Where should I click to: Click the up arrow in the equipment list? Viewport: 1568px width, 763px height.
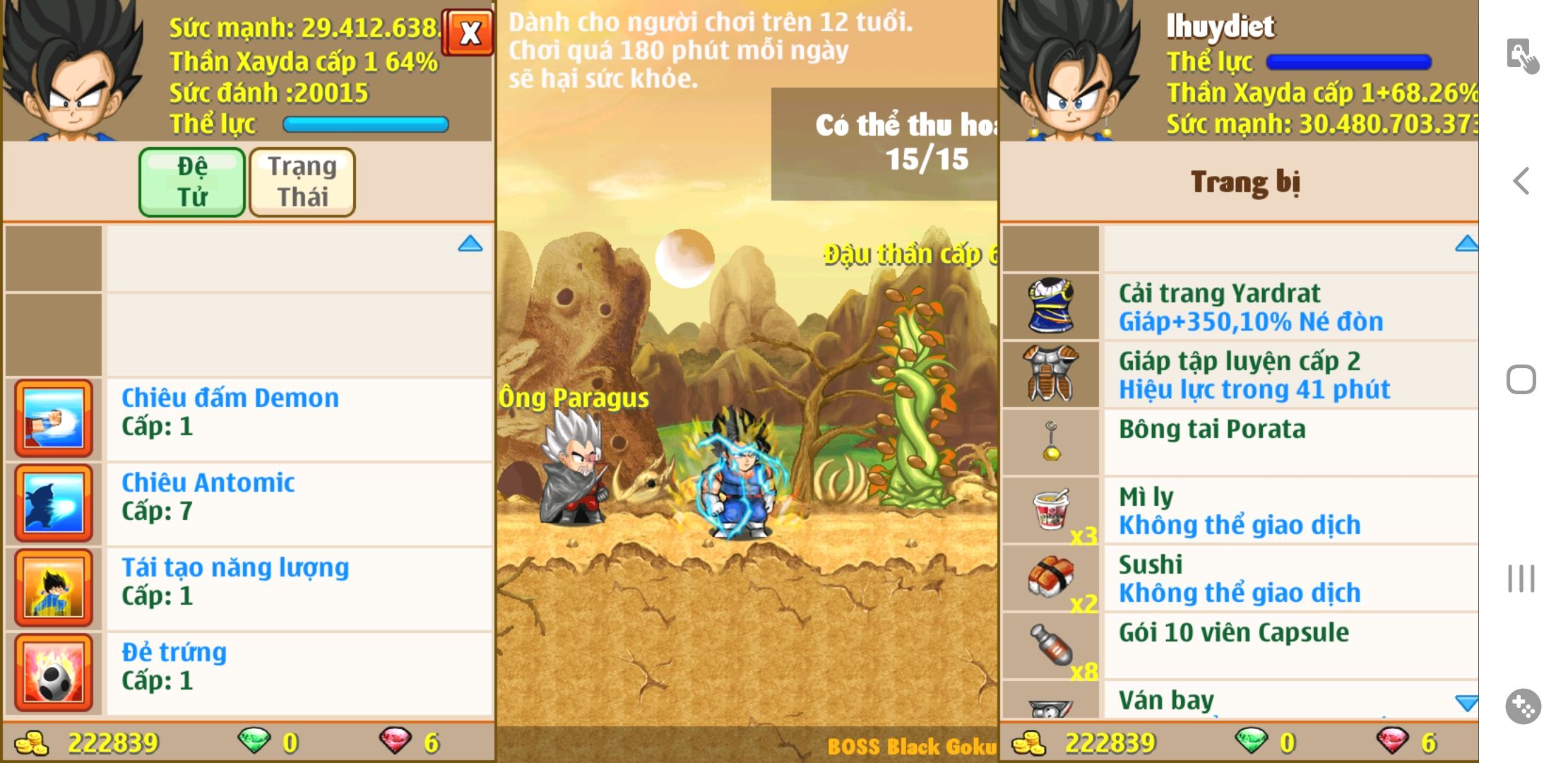tap(1466, 244)
